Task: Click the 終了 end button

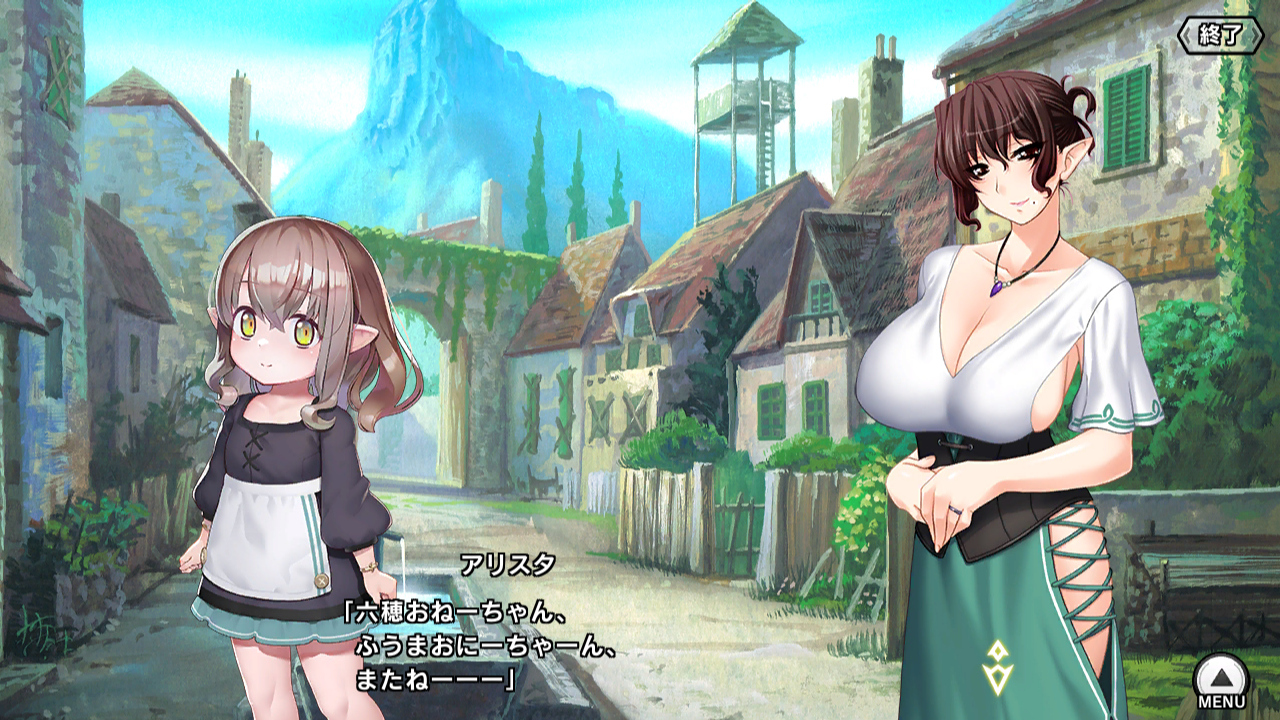Action: [x=1221, y=36]
